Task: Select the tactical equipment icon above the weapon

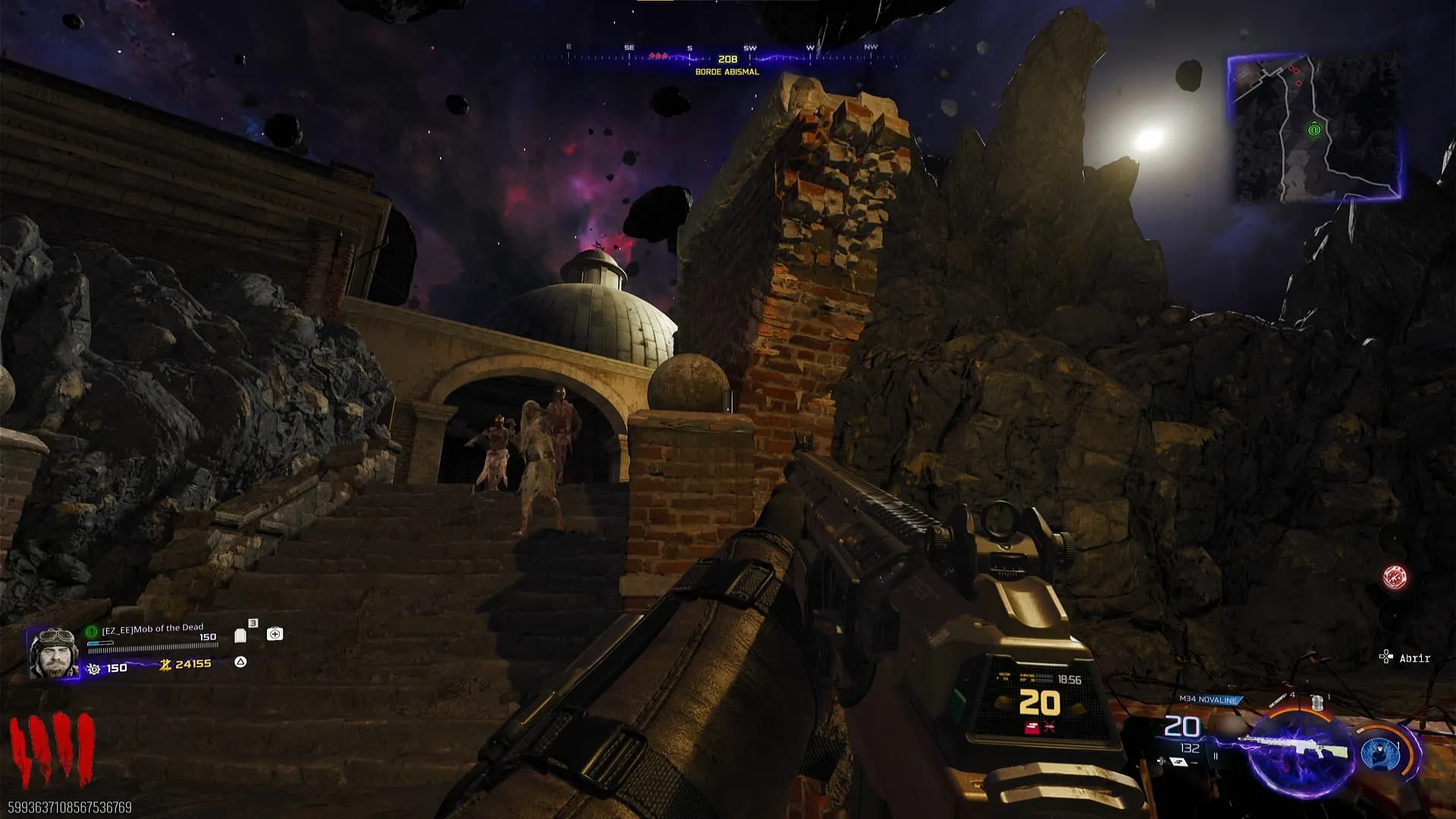Action: point(1318,701)
